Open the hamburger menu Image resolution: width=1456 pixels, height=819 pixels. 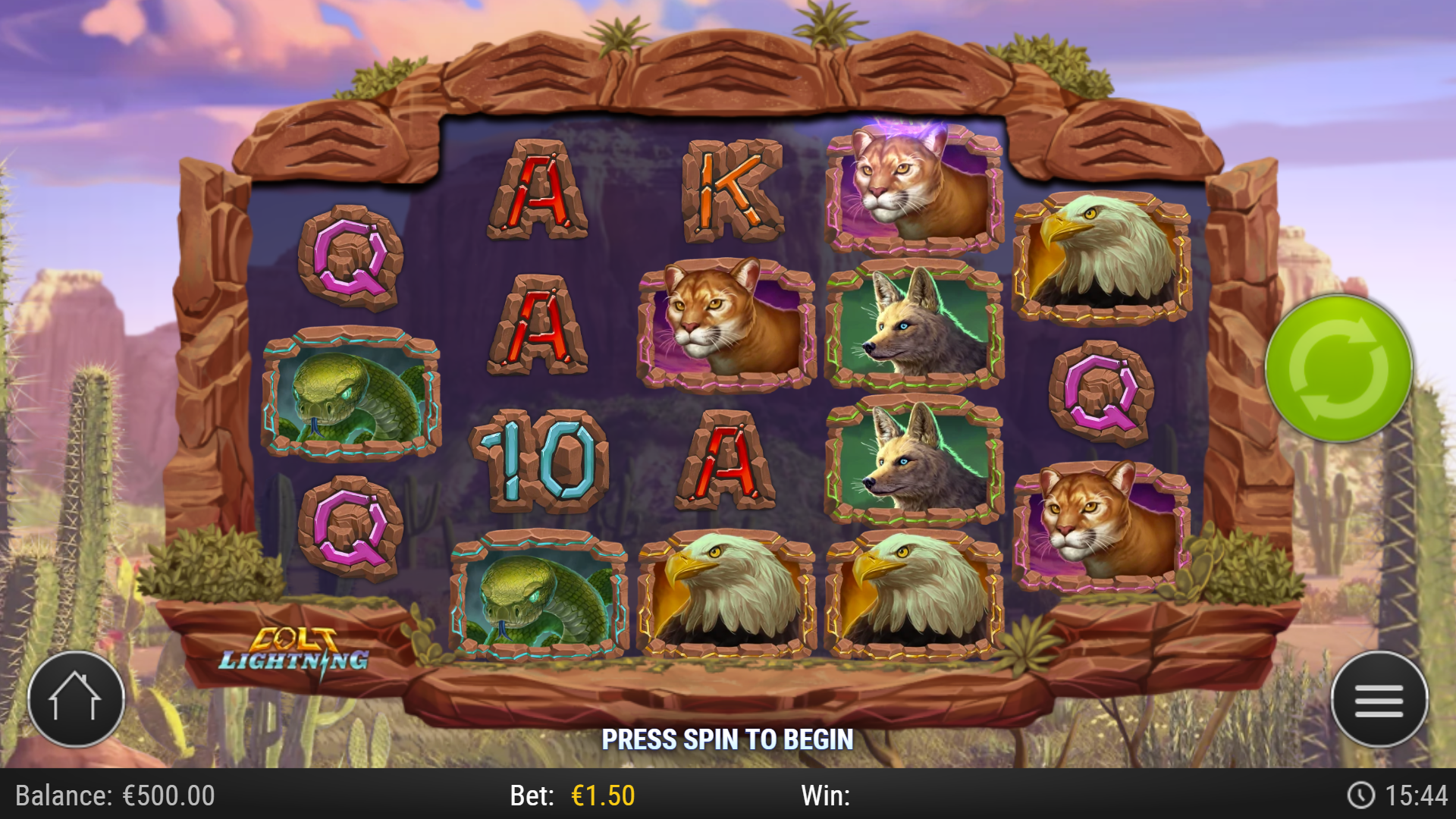click(x=1379, y=699)
